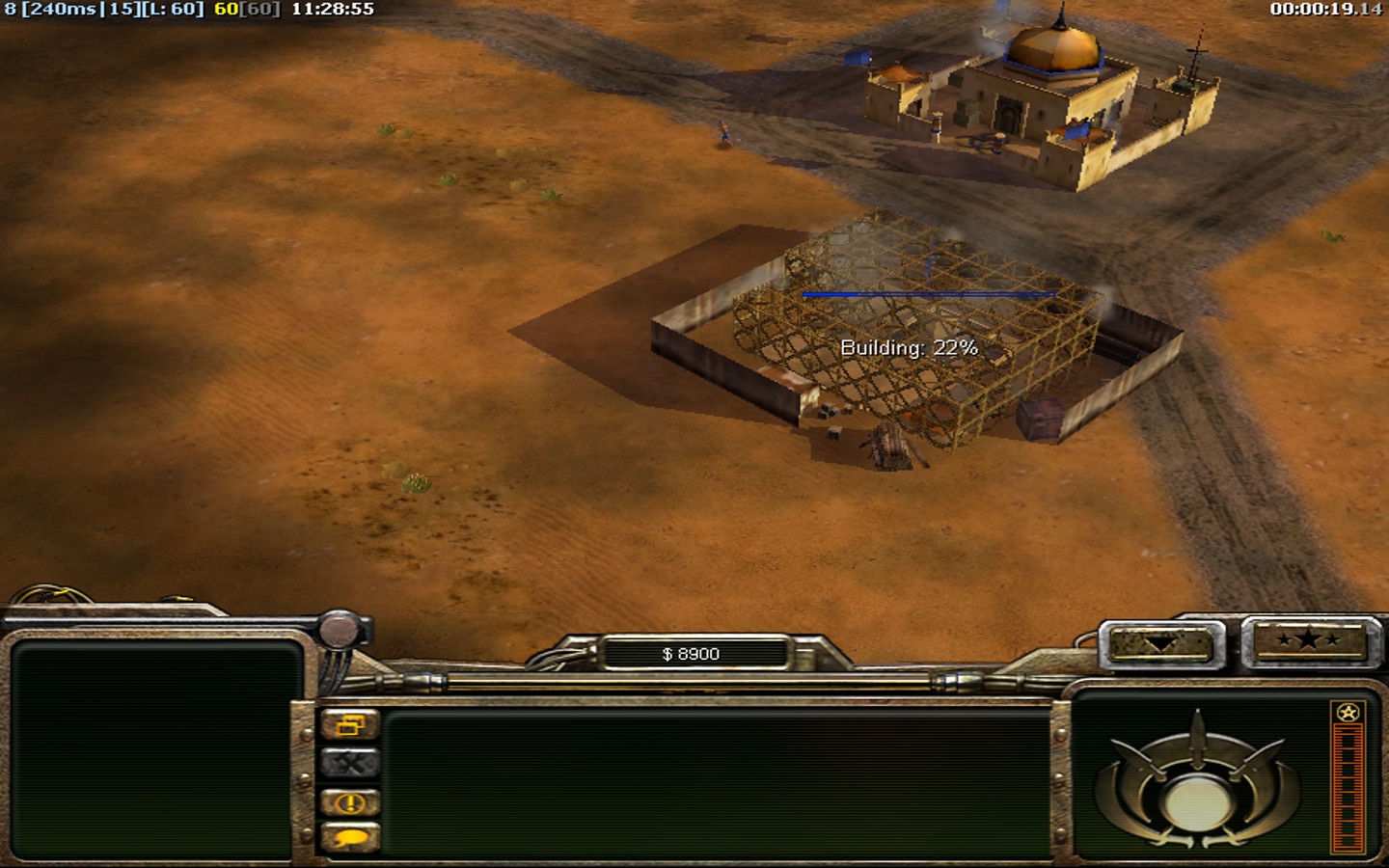Select idle worker with the greyed tools button

(x=349, y=764)
